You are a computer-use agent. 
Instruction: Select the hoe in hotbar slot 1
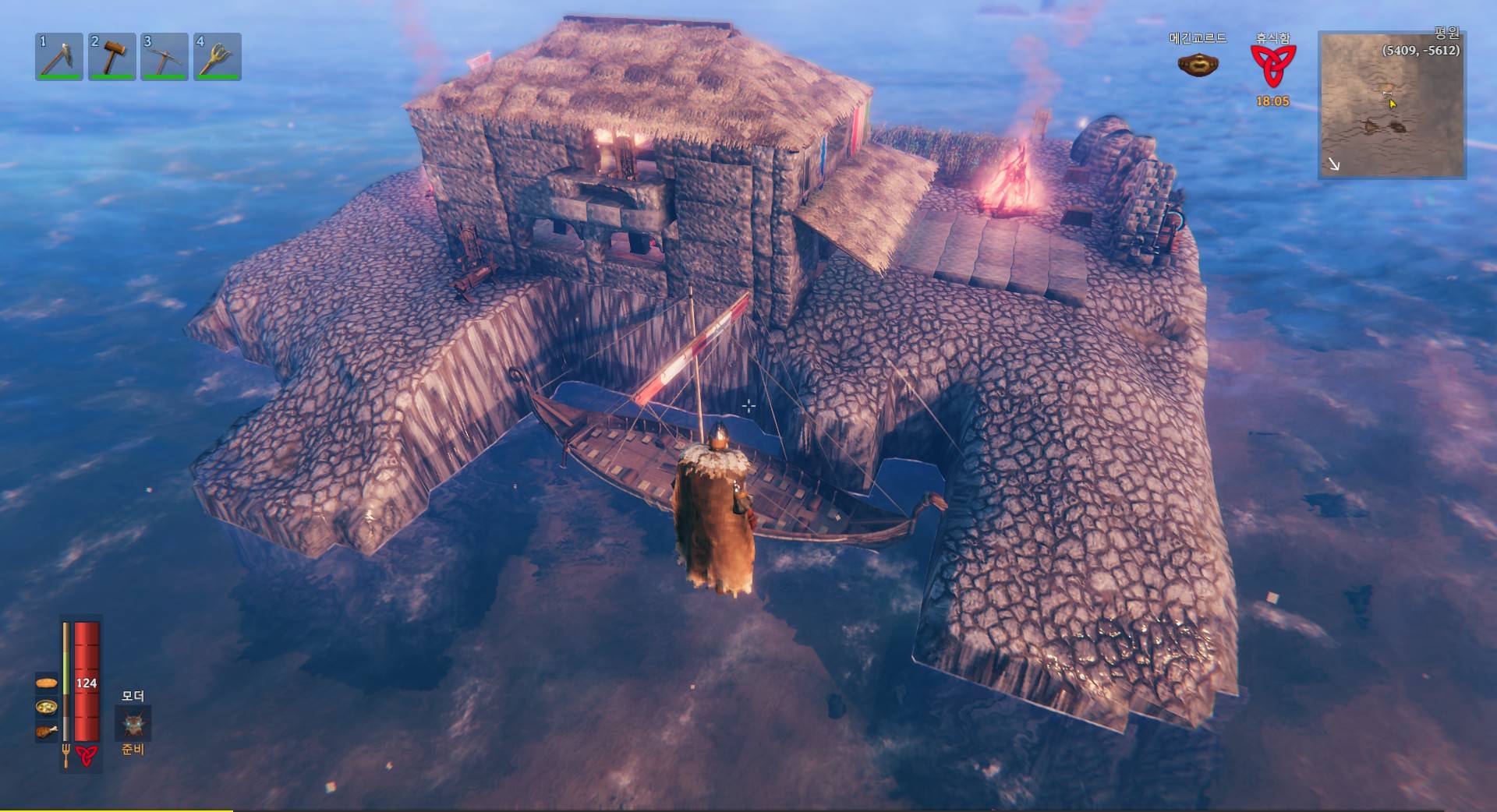59,56
